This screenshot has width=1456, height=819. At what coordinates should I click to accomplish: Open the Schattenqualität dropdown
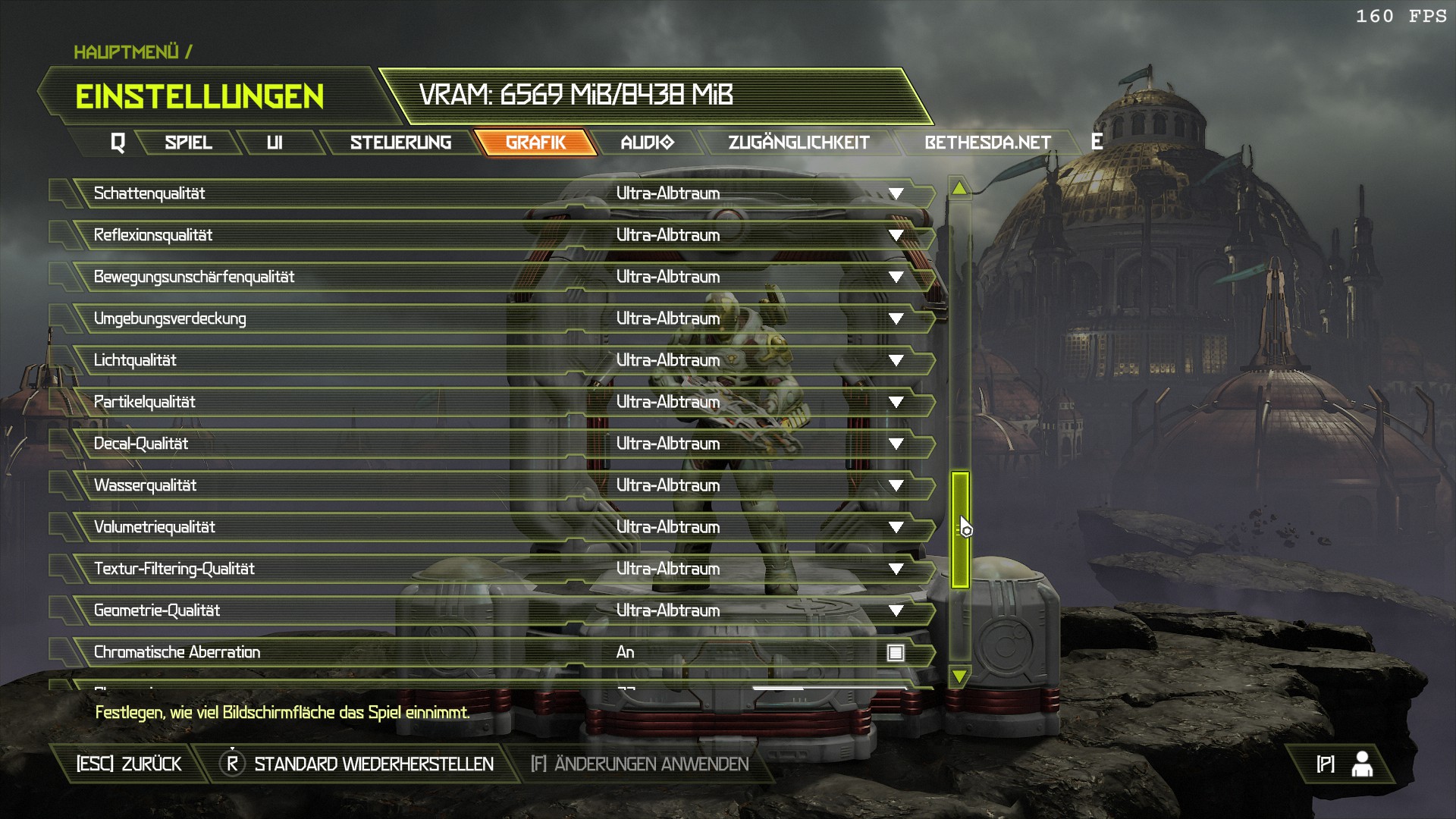[896, 194]
